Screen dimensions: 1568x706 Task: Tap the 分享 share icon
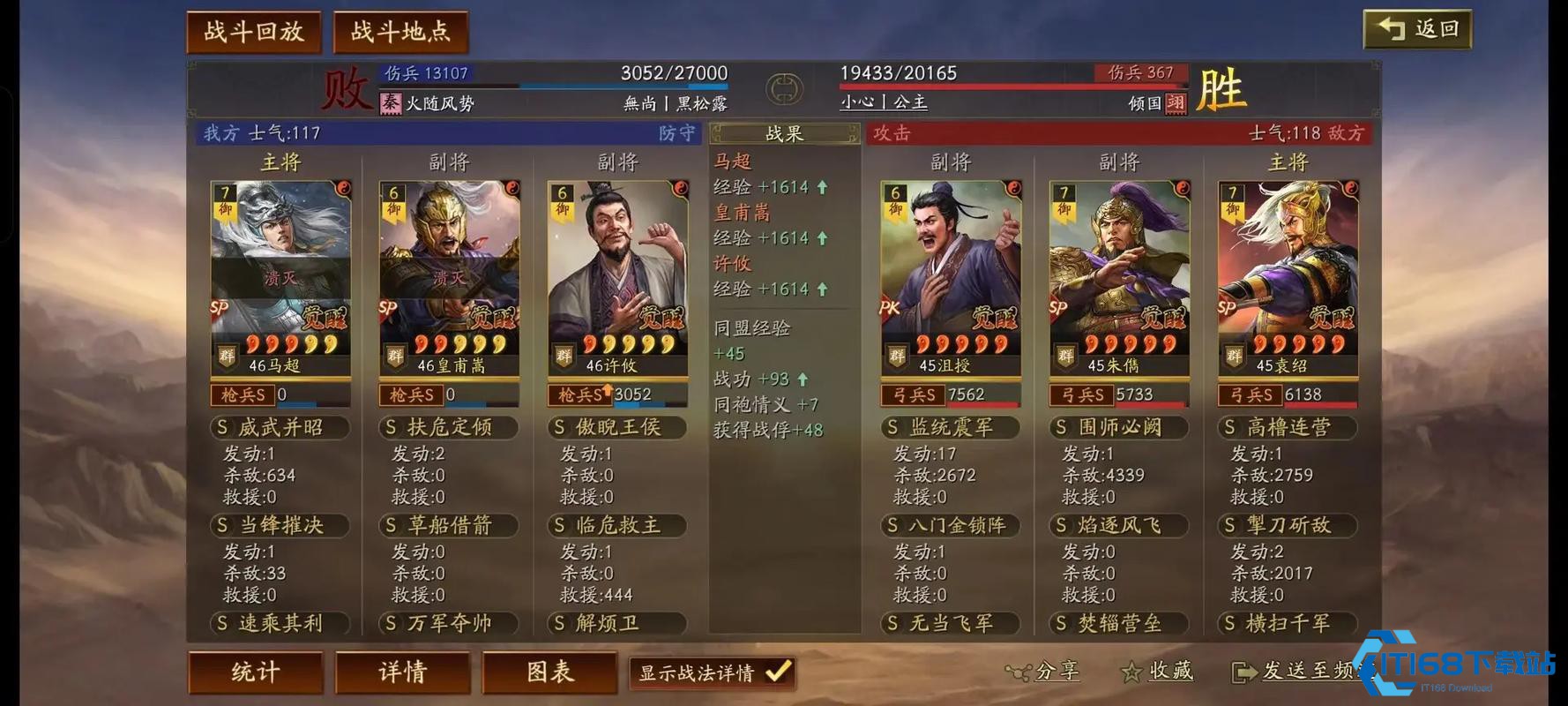1020,672
